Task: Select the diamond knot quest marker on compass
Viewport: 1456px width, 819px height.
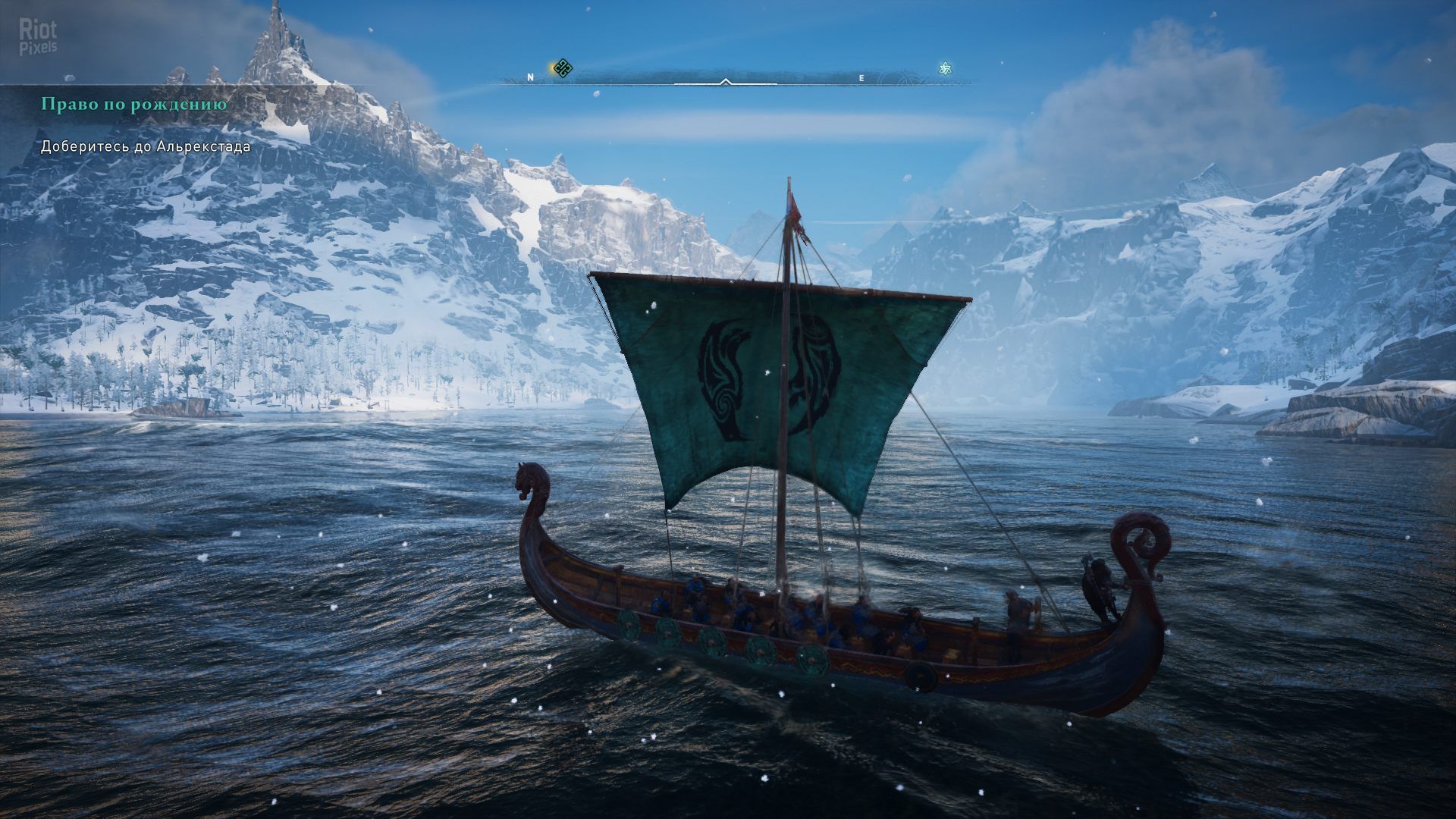Action: [x=562, y=68]
